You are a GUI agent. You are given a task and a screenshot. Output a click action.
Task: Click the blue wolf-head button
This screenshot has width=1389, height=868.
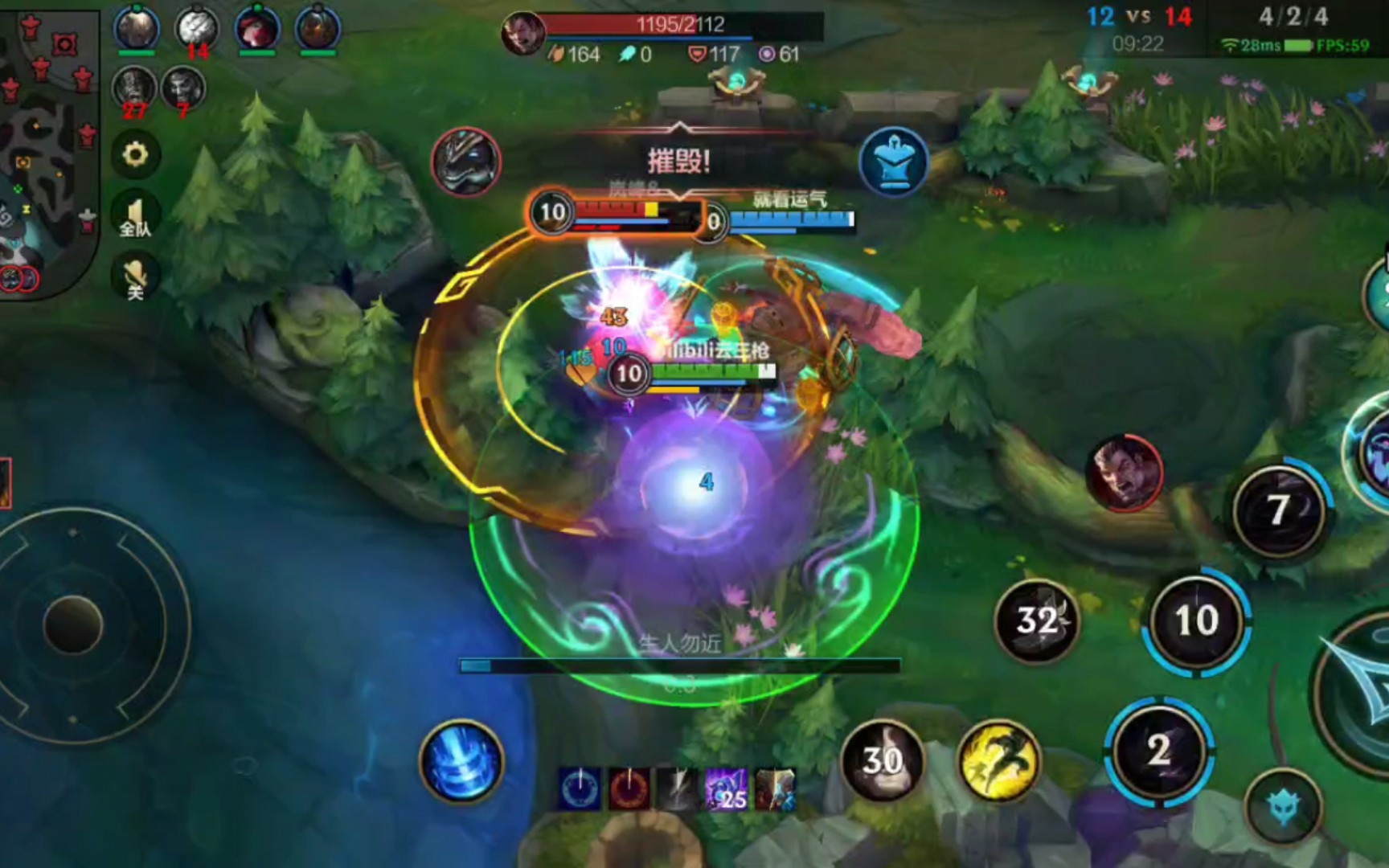coord(1284,807)
